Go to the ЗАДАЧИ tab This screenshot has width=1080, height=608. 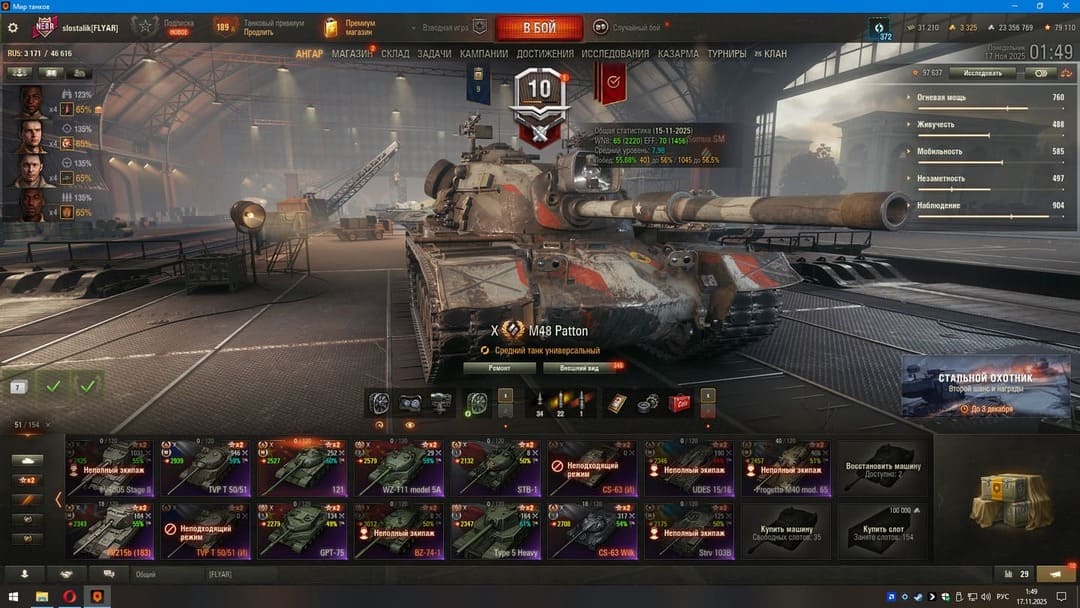(434, 53)
